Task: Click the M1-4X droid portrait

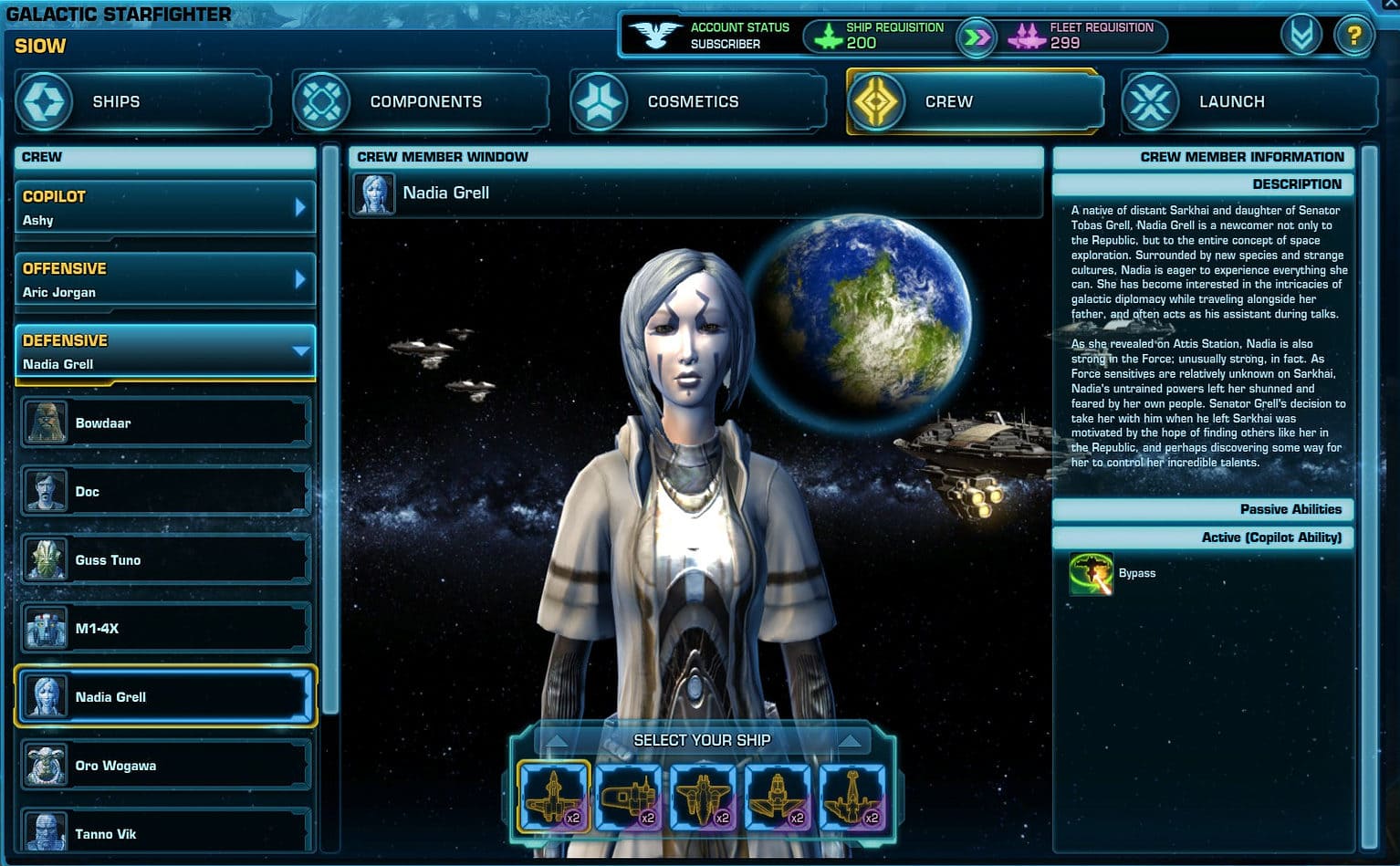Action: [47, 628]
